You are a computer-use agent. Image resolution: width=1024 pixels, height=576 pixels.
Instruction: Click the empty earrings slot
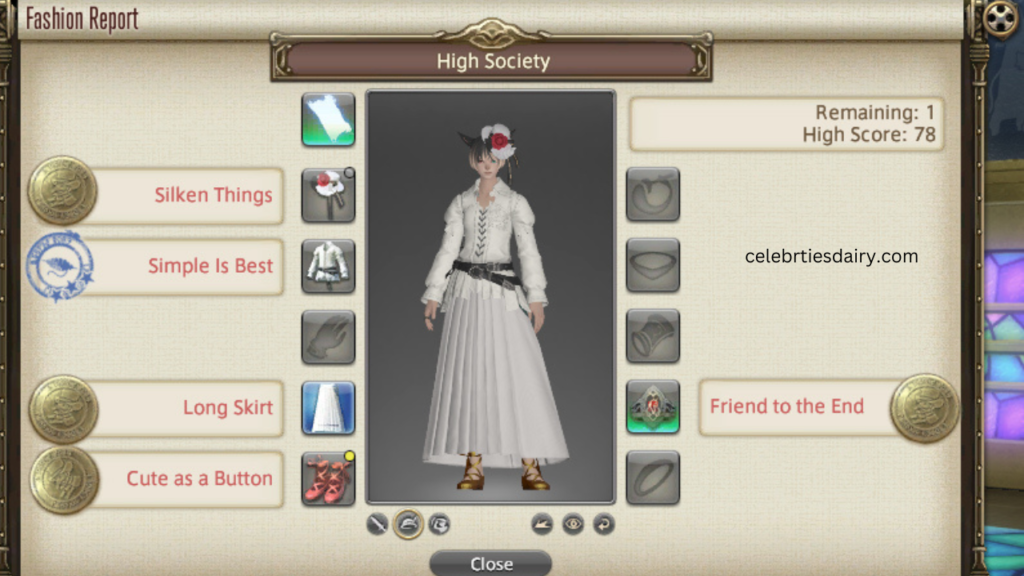[x=653, y=195]
